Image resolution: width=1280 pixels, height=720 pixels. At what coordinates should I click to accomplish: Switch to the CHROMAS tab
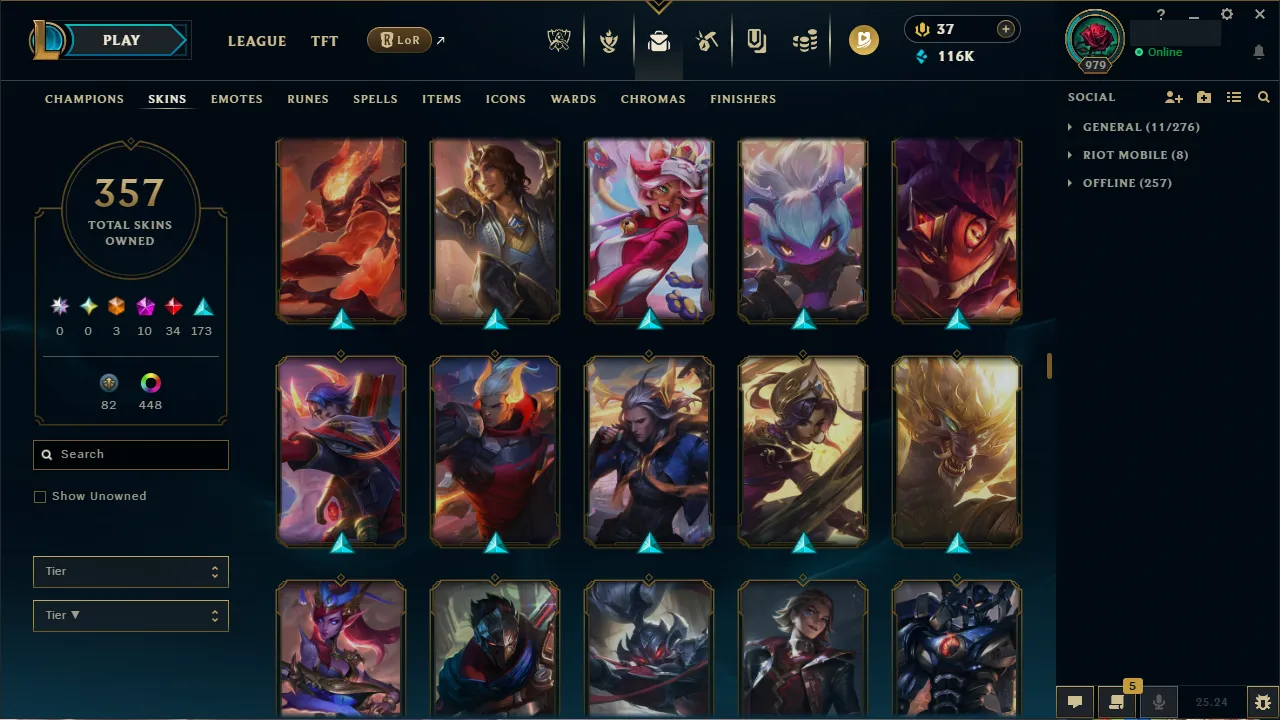coord(653,99)
